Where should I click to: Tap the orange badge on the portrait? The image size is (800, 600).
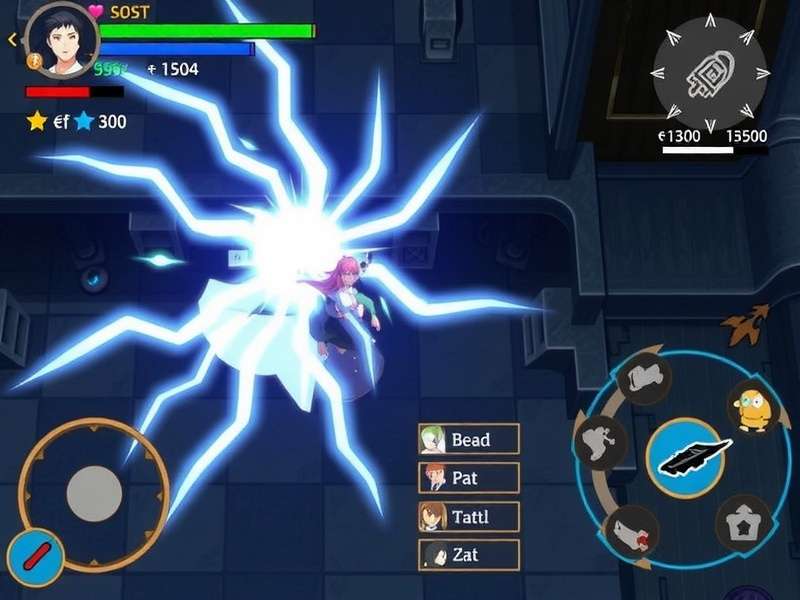[32, 62]
